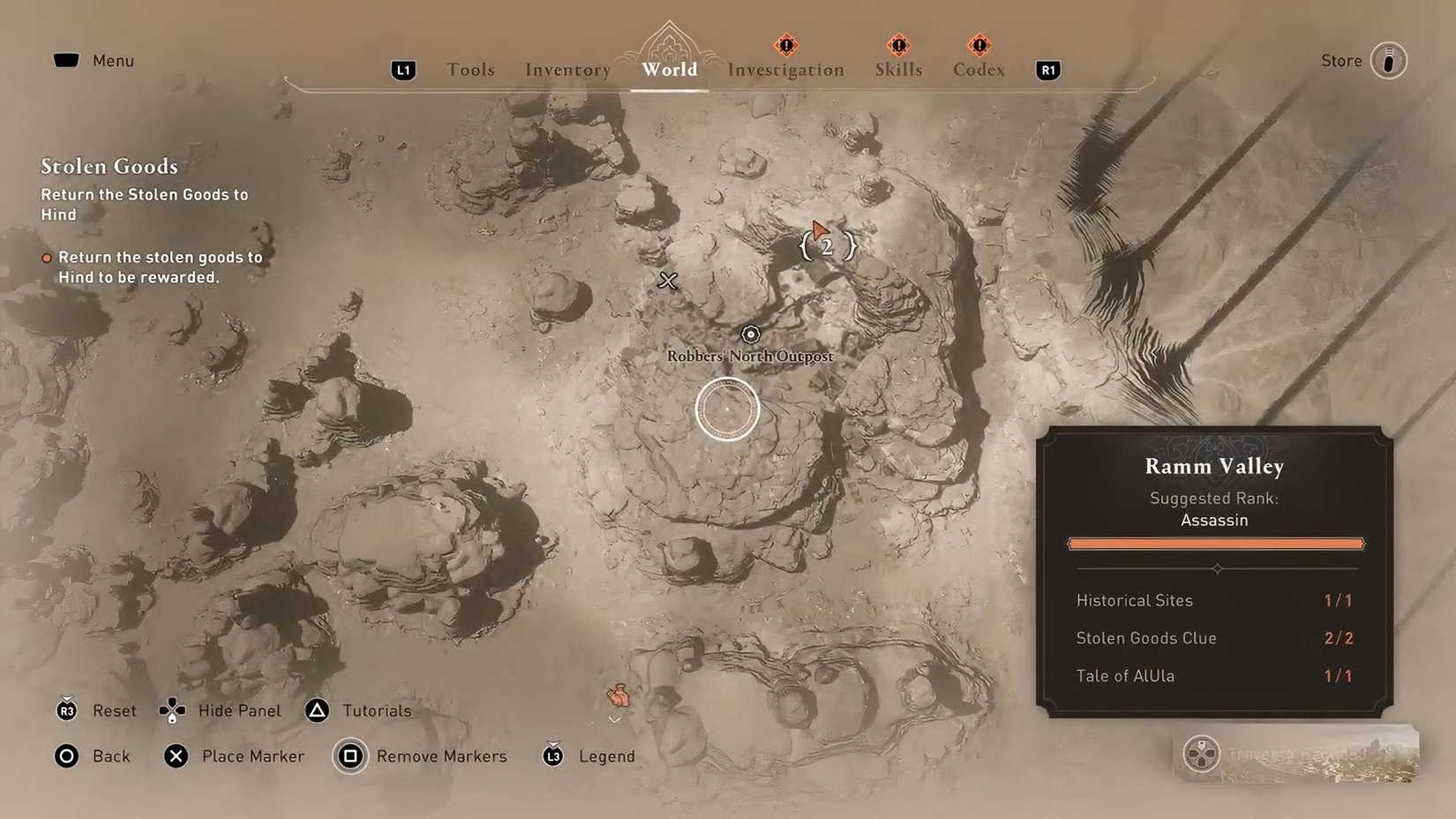Select the Robbers' North Outpost map marker
Image resolution: width=1456 pixels, height=819 pixels.
click(750, 334)
